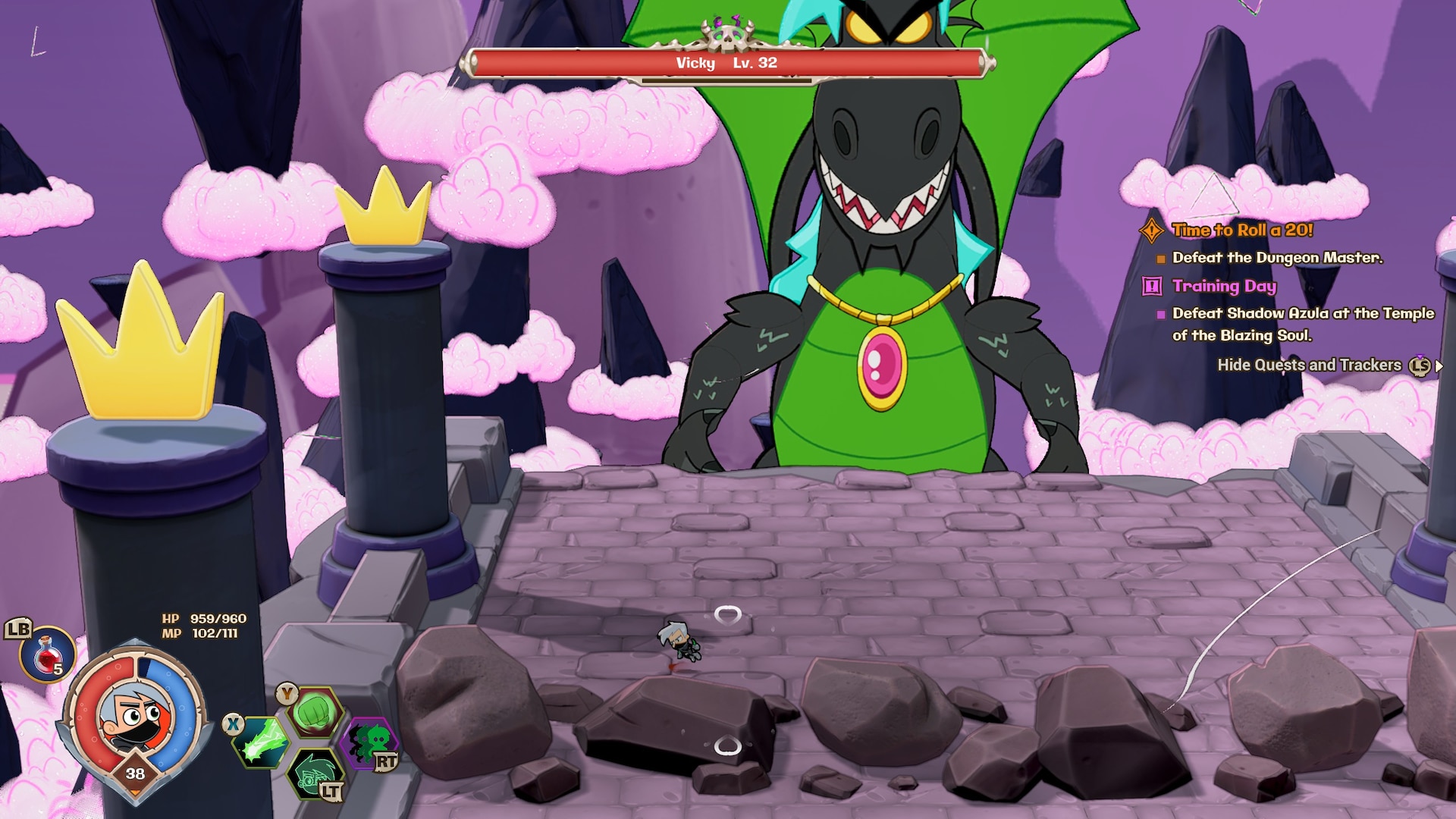Use the red health potion slot
1456x819 pixels.
47,654
